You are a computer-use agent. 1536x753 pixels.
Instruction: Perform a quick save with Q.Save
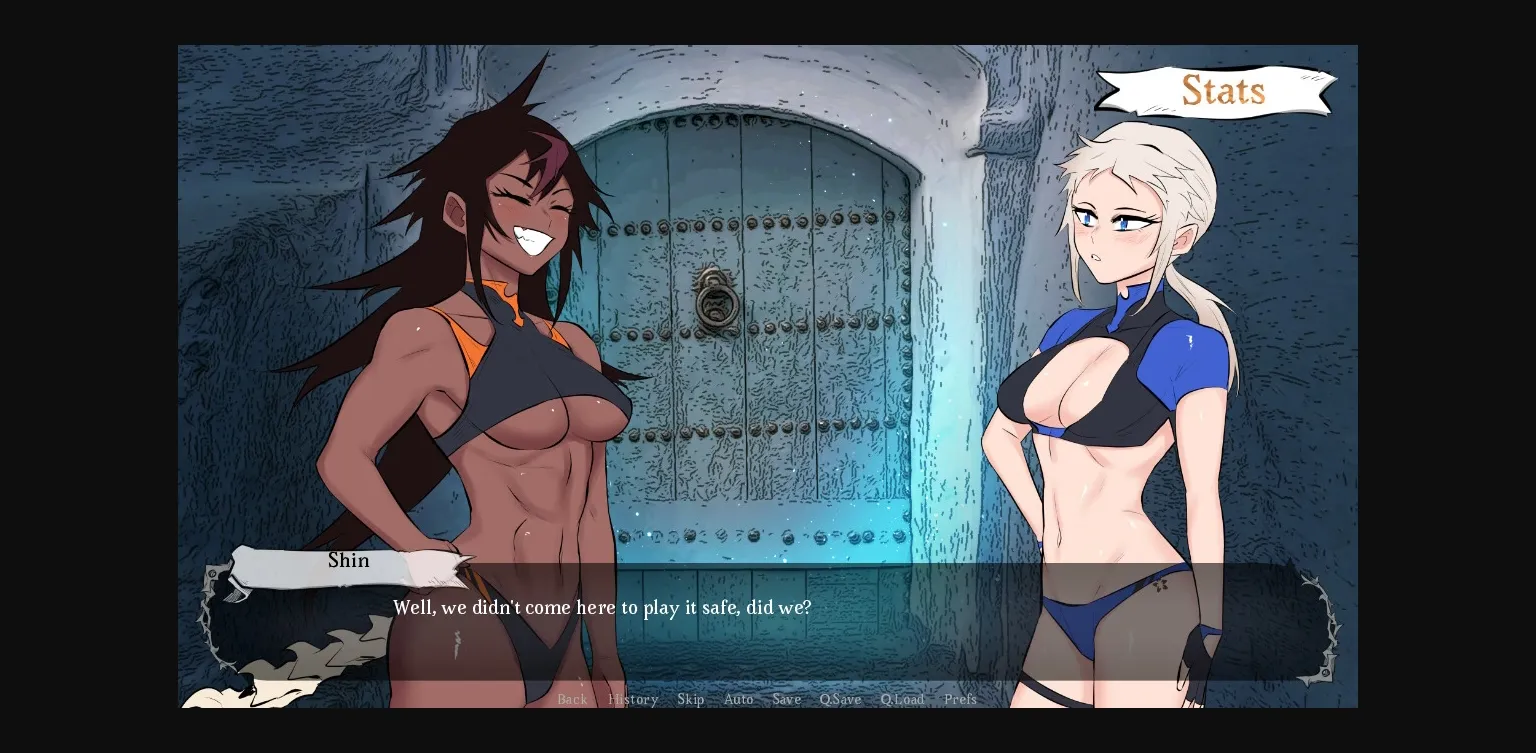point(840,699)
